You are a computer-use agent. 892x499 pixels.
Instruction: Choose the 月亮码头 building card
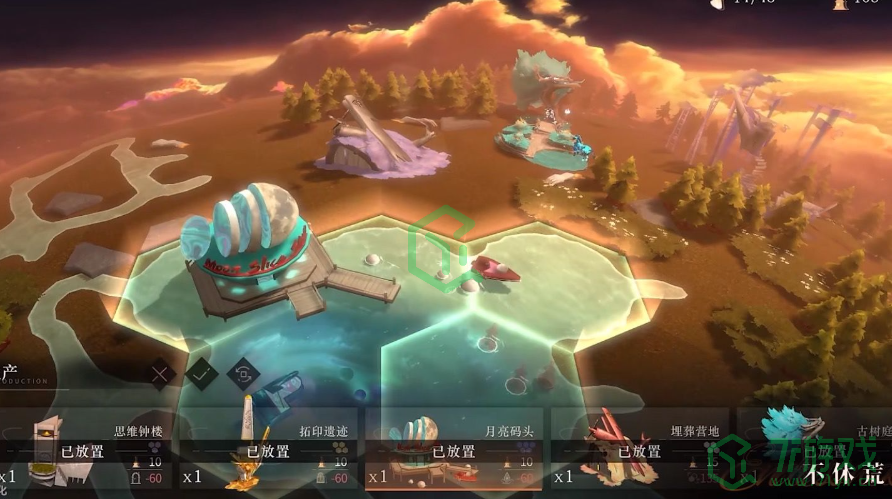tap(455, 452)
